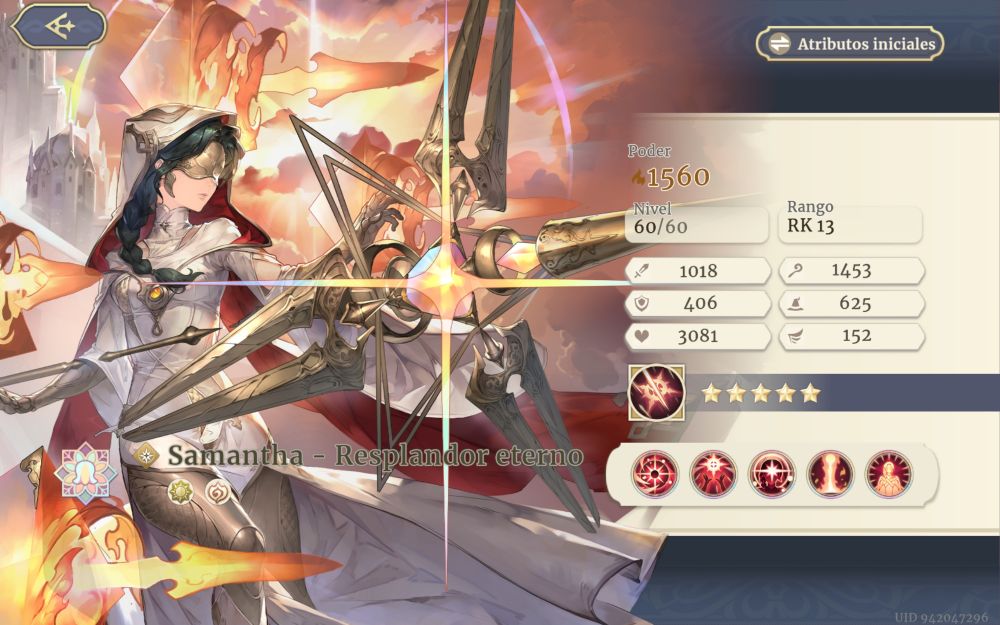This screenshot has width=1000, height=625.
Task: Select the swirl flame trait badge
Action: click(217, 490)
